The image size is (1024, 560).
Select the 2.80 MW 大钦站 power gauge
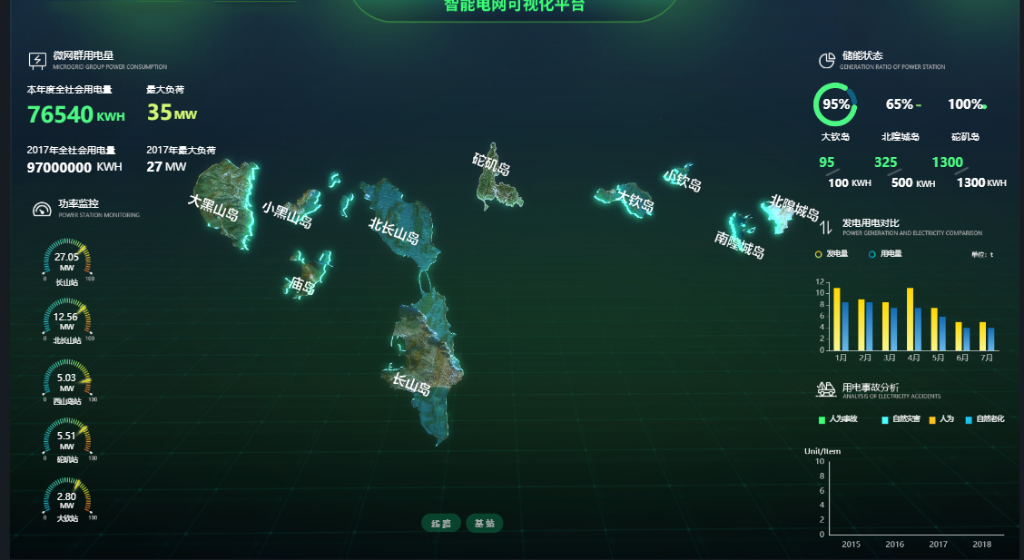(x=67, y=499)
